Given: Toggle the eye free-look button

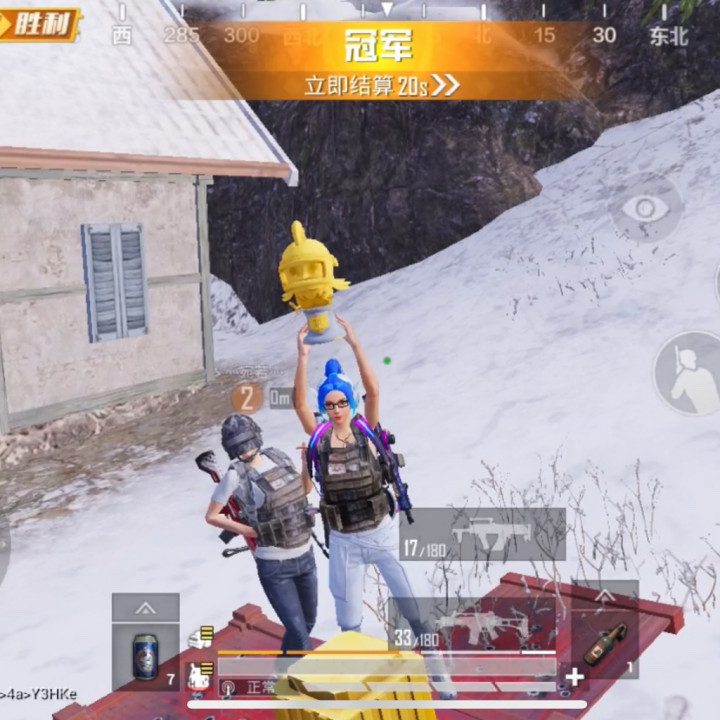Looking at the screenshot, I should (645, 208).
